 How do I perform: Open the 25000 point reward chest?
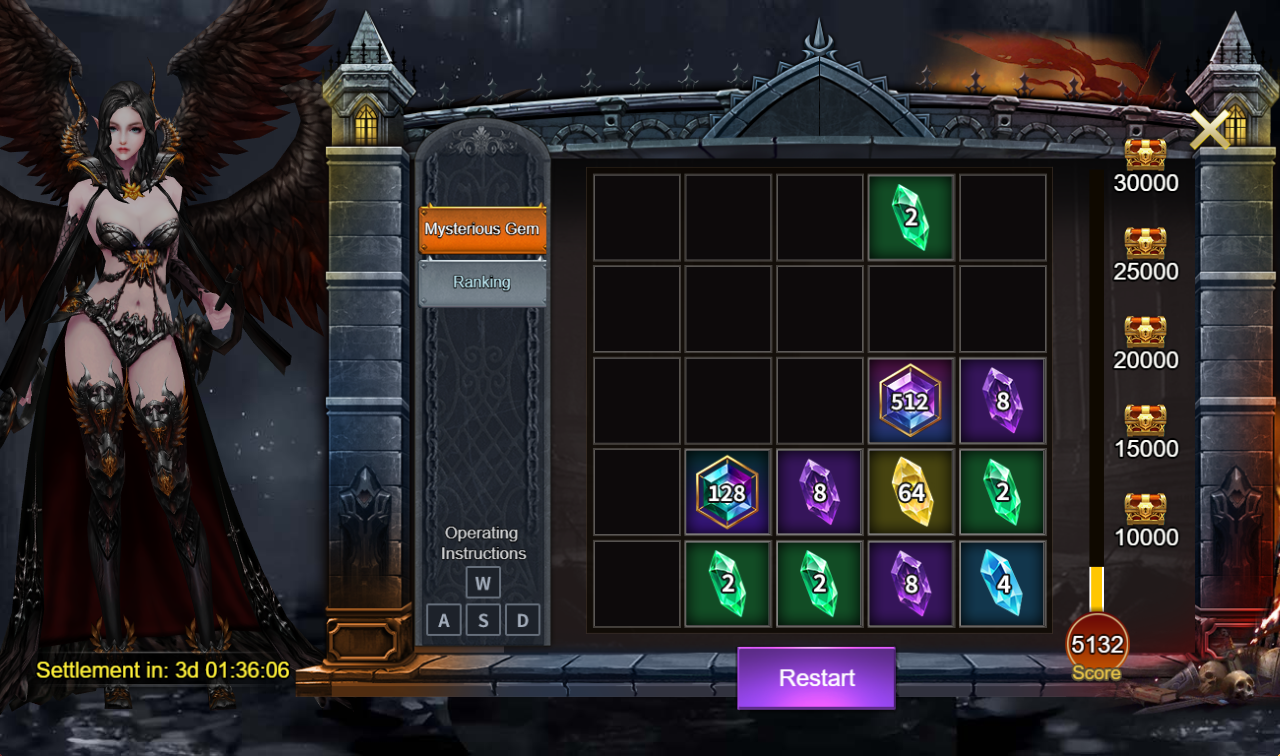pos(1146,241)
